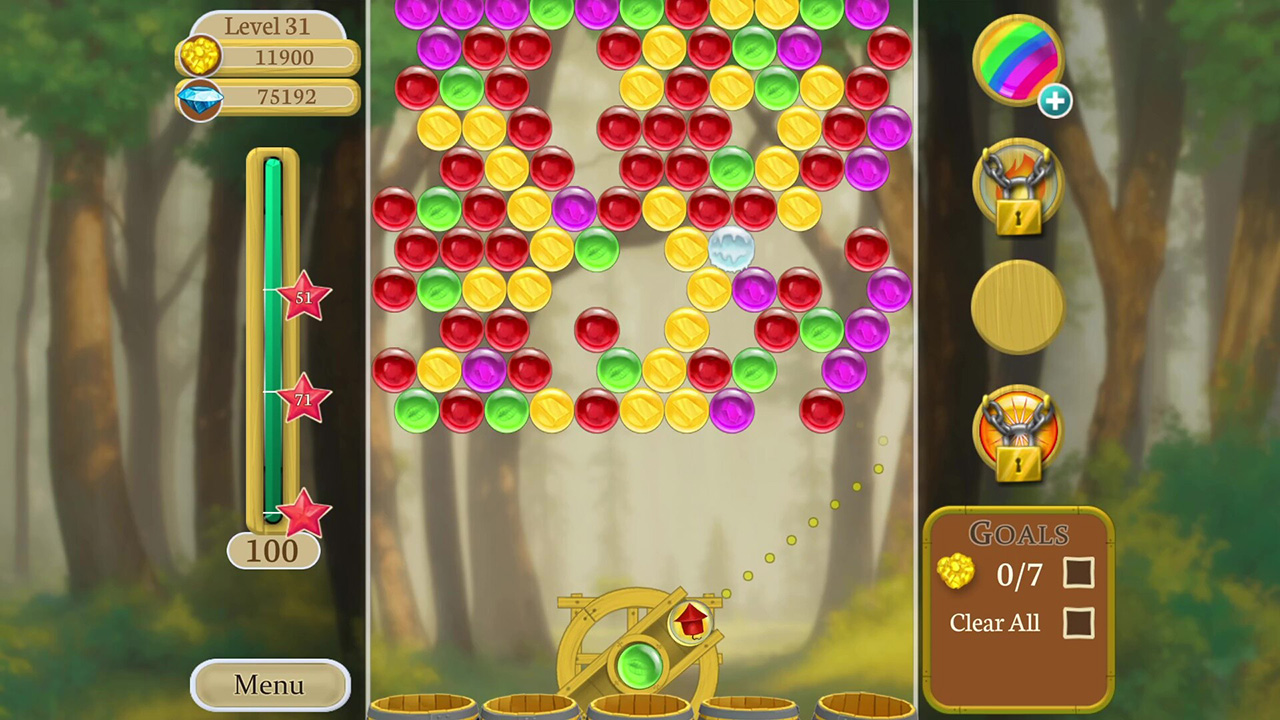Click the Level 31 banner
Screen dimensions: 1280x720
tap(267, 26)
